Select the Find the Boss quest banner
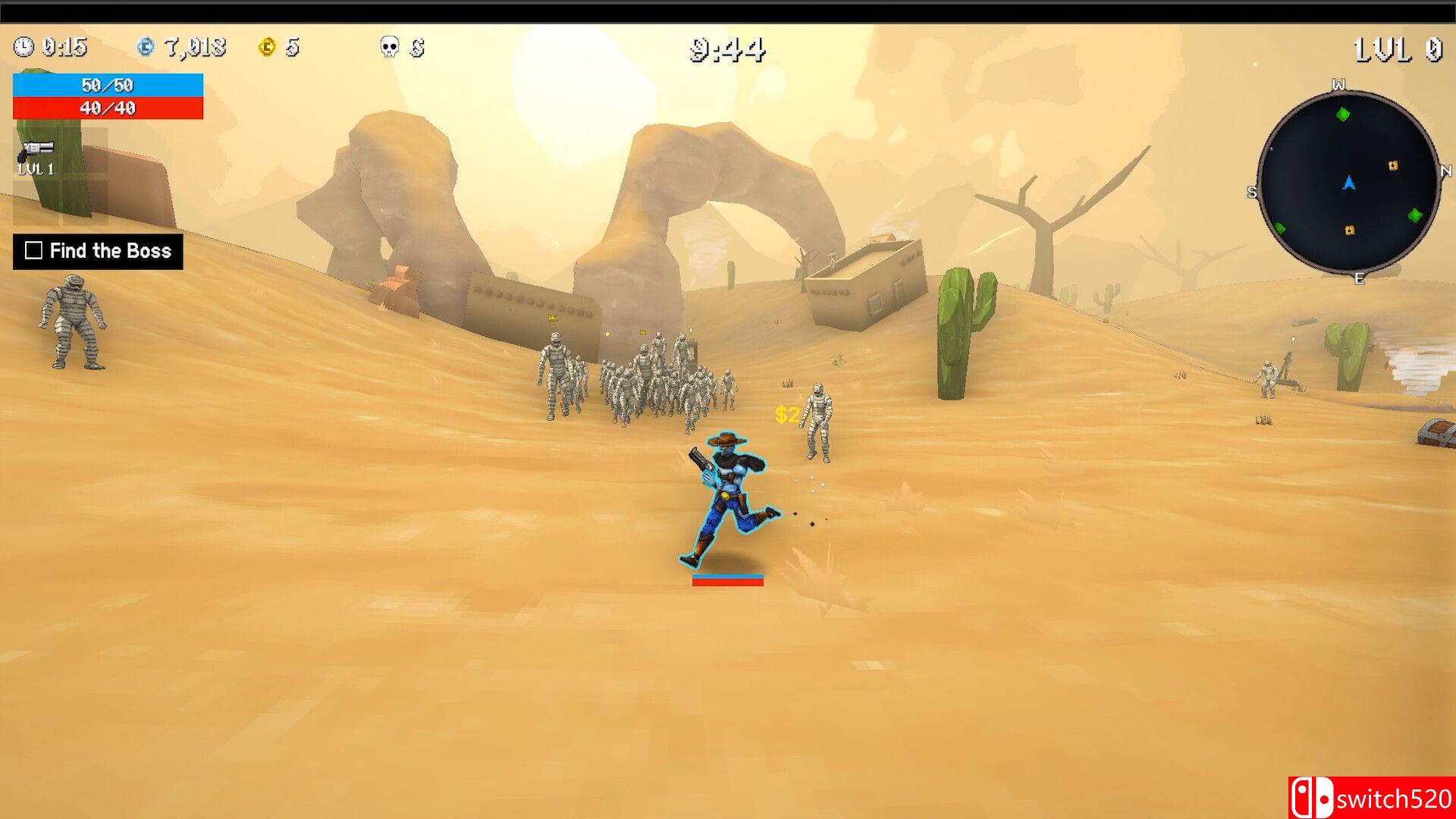Image resolution: width=1456 pixels, height=819 pixels. [x=99, y=251]
